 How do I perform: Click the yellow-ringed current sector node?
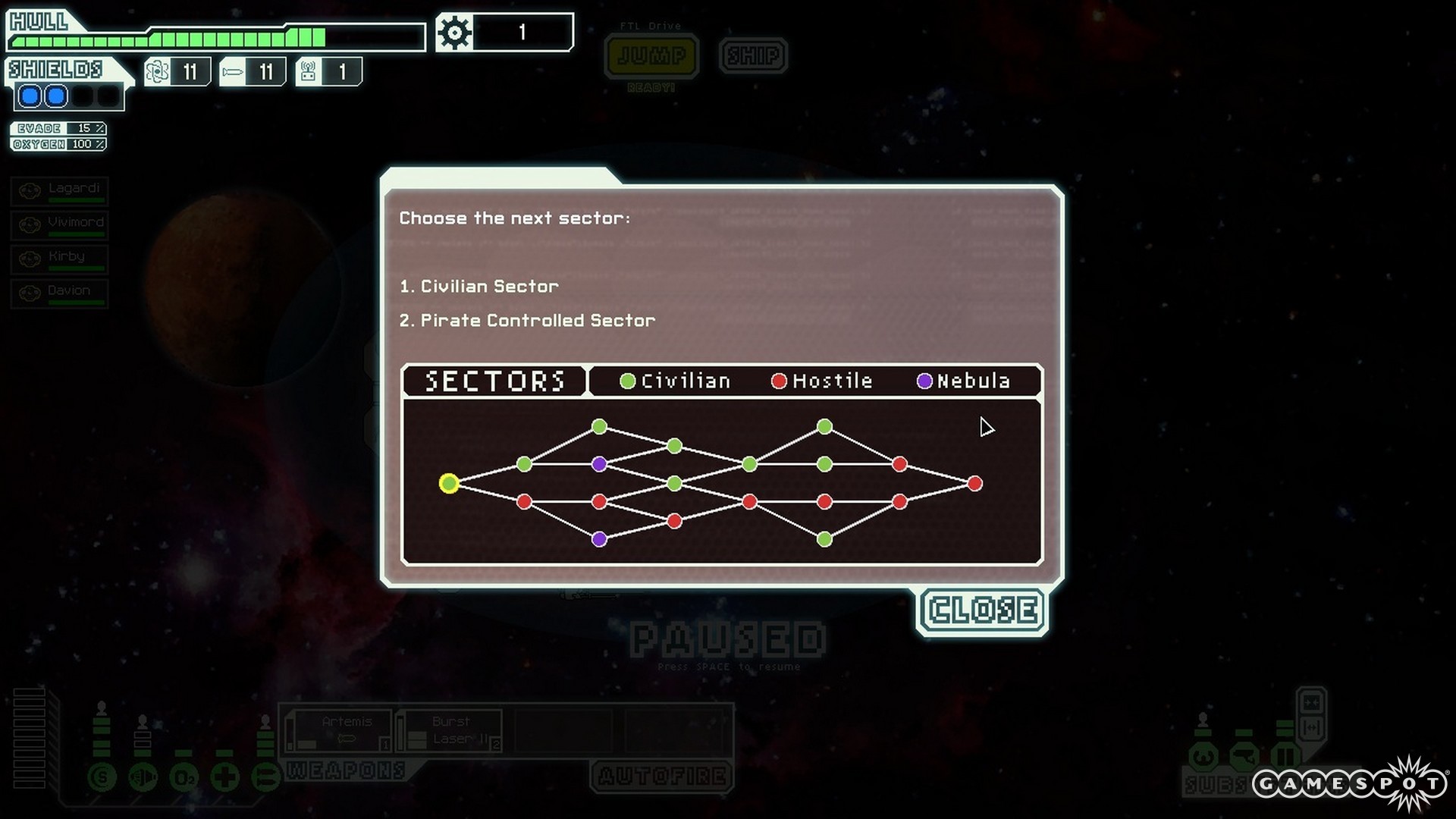tap(449, 484)
